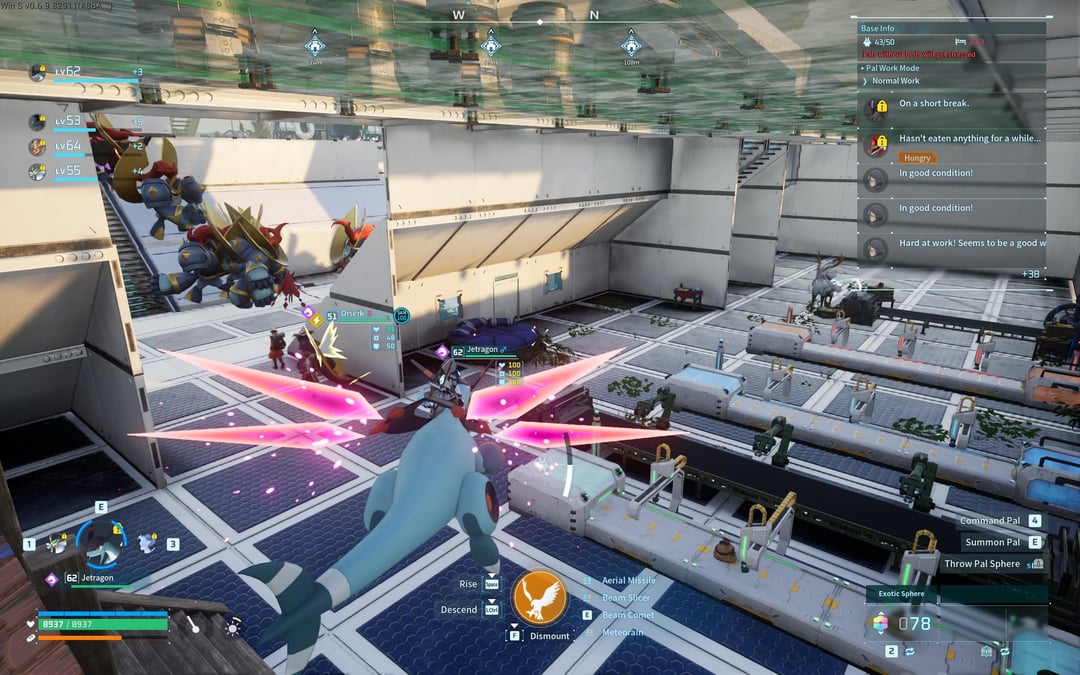Screen dimensions: 1080x675
Task: Show the +38 additional base Pals
Action: click(1030, 273)
